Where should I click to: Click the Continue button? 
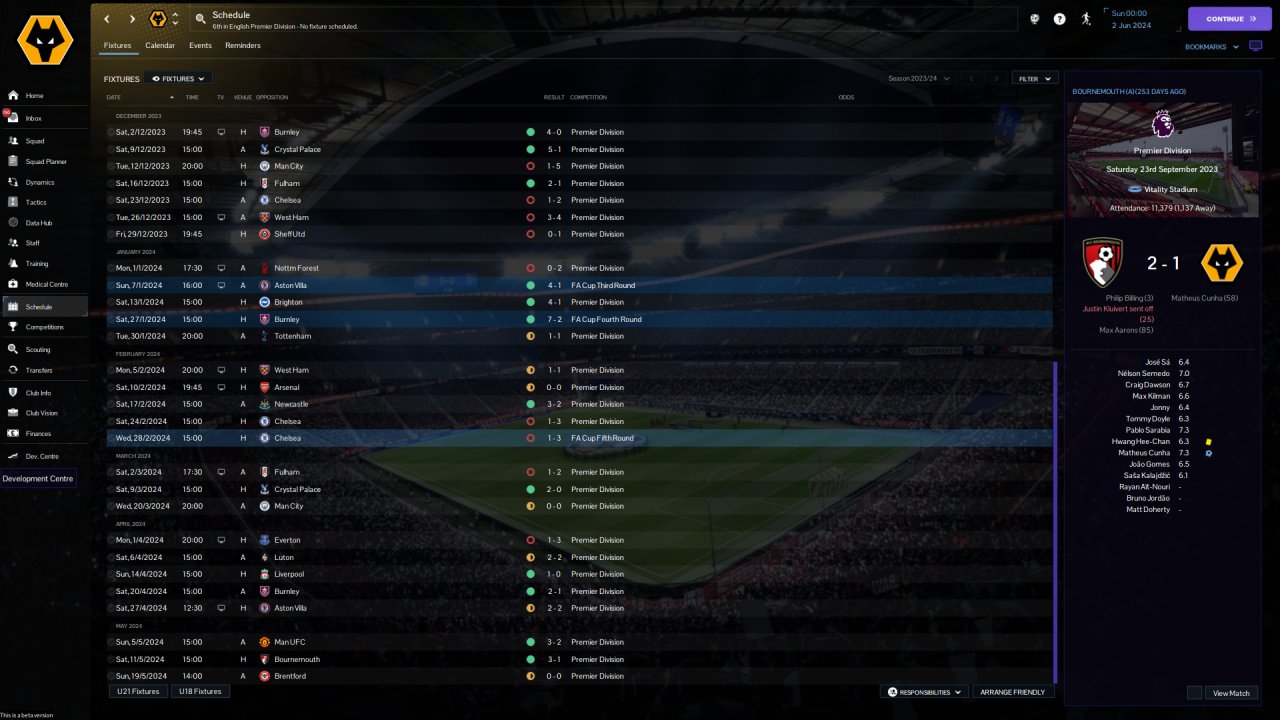[x=1229, y=18]
